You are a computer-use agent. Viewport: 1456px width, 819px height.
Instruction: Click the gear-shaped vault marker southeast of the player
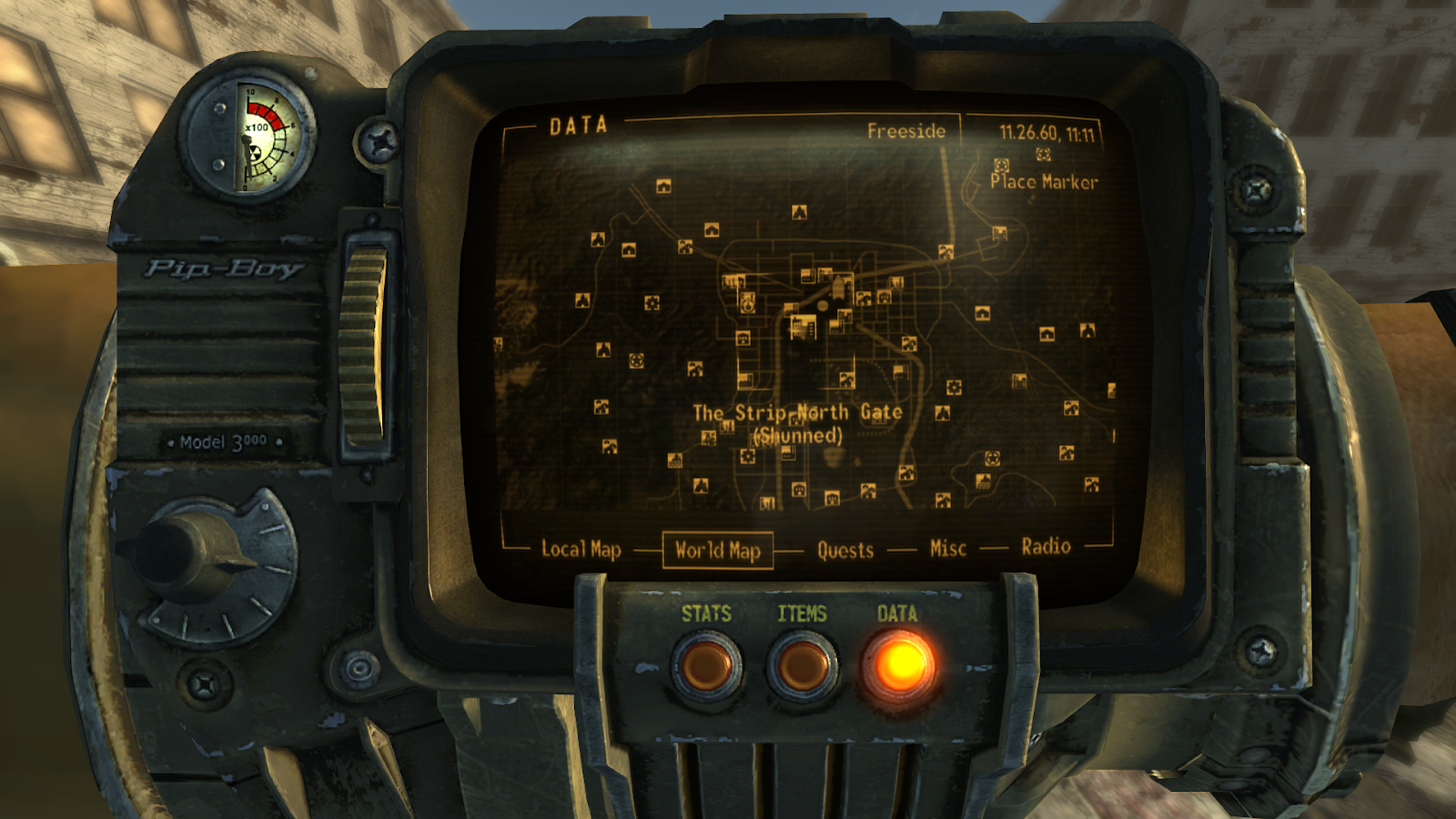[x=953, y=387]
